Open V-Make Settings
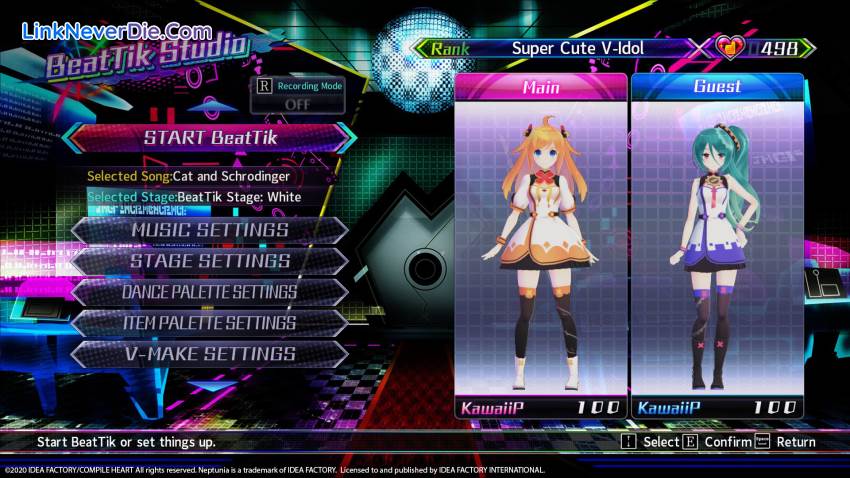850x478 pixels. click(210, 354)
